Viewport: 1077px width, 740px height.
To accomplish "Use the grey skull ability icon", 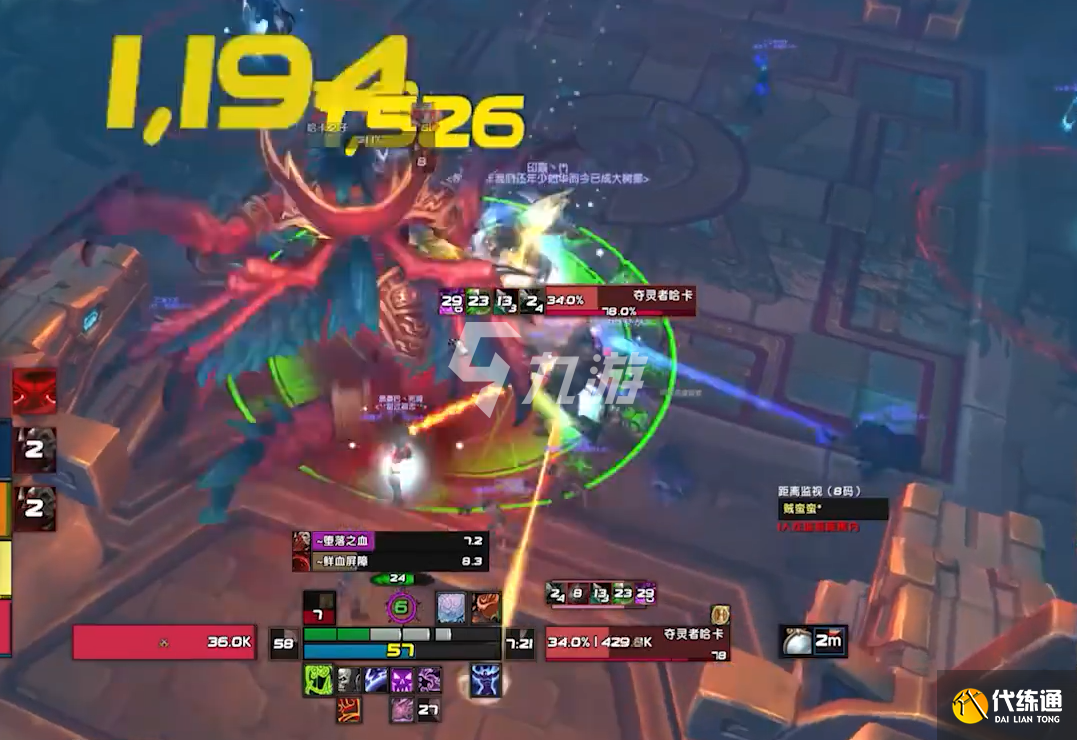I will (347, 681).
